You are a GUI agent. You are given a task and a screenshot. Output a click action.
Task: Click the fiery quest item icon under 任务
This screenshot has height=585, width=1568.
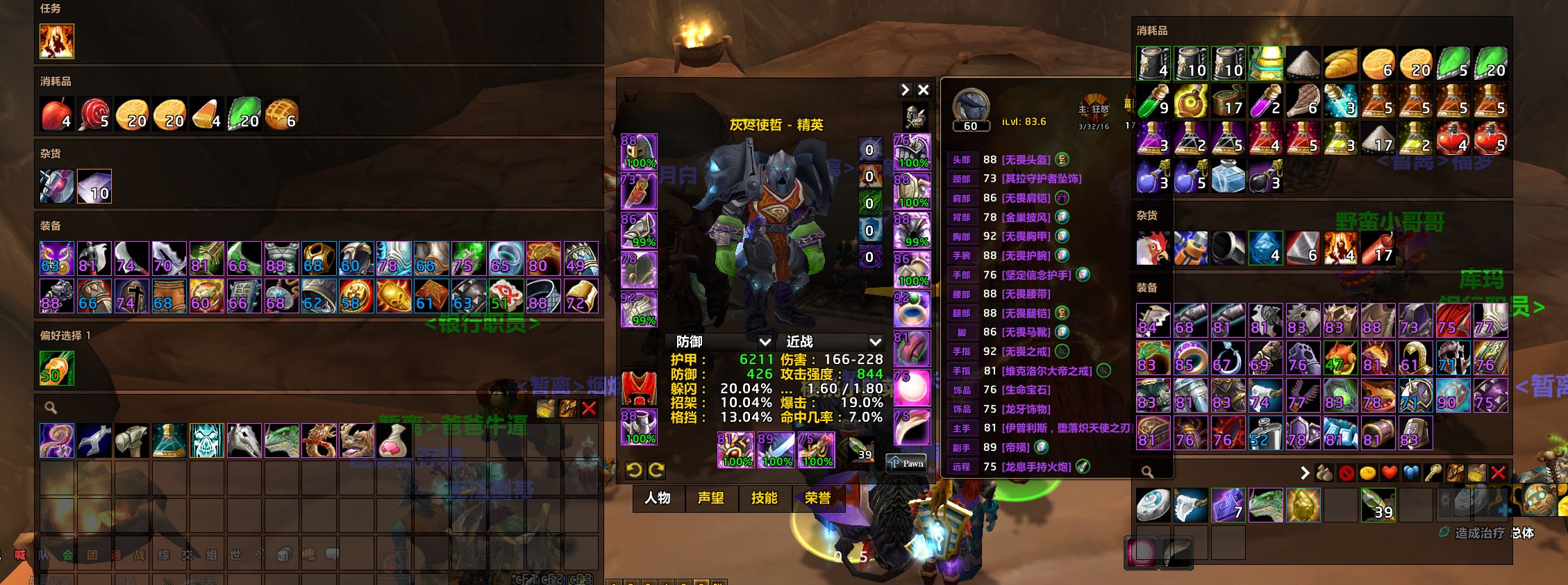point(56,41)
